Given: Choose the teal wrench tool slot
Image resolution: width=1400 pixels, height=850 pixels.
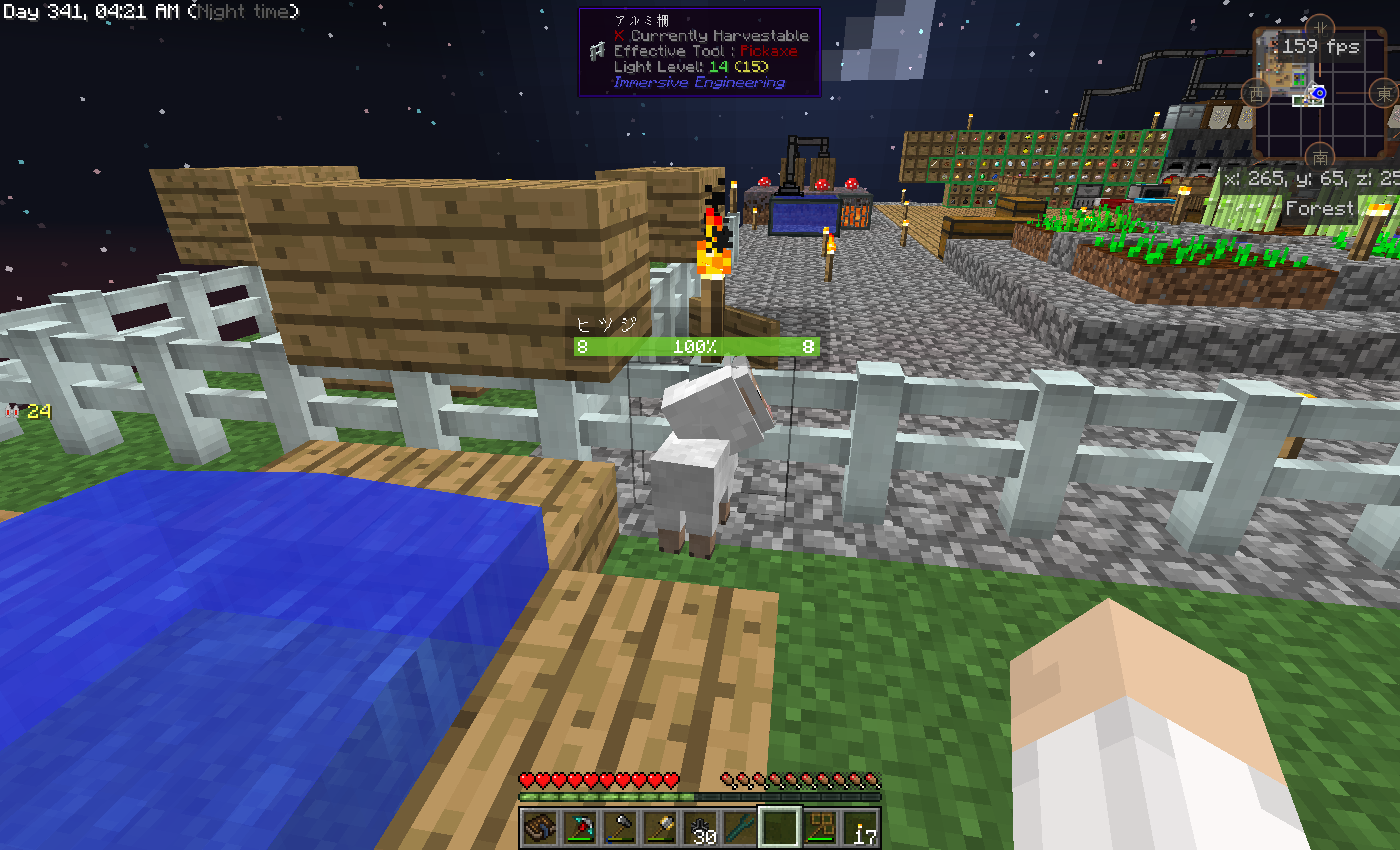Looking at the screenshot, I should click(740, 828).
